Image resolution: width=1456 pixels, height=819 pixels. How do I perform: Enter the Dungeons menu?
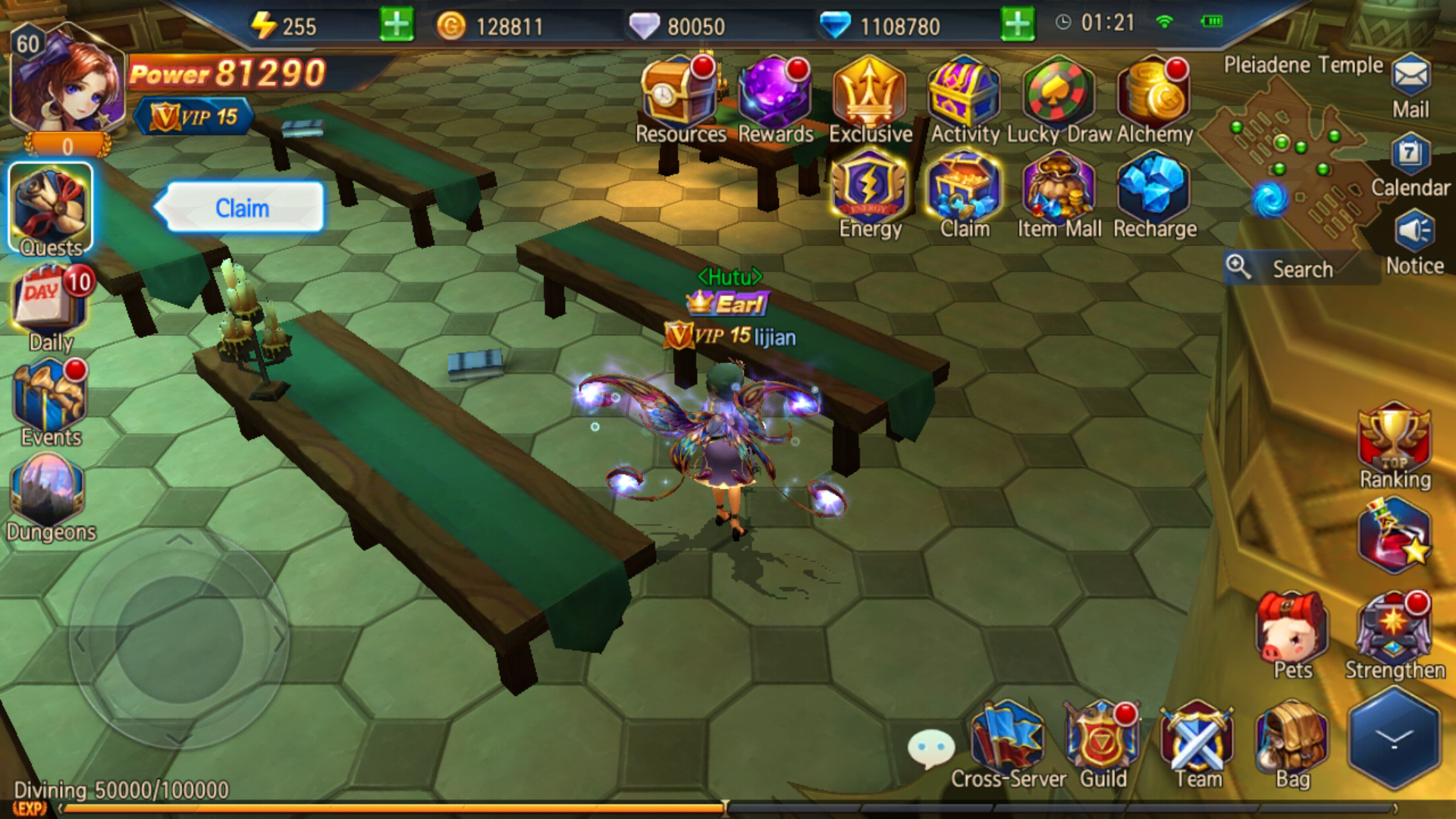(49, 493)
